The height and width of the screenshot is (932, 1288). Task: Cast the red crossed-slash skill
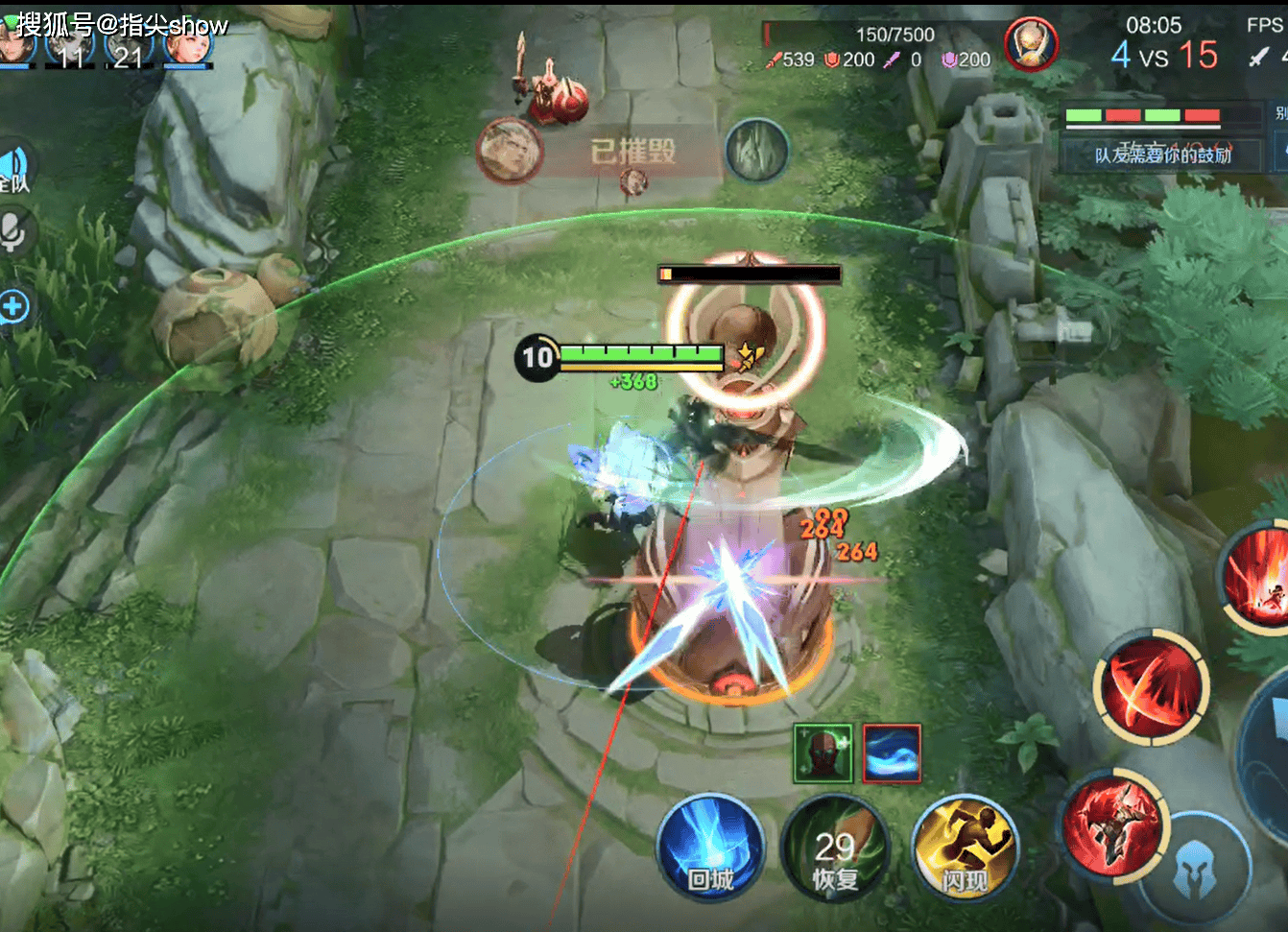pyautogui.click(x=1151, y=685)
